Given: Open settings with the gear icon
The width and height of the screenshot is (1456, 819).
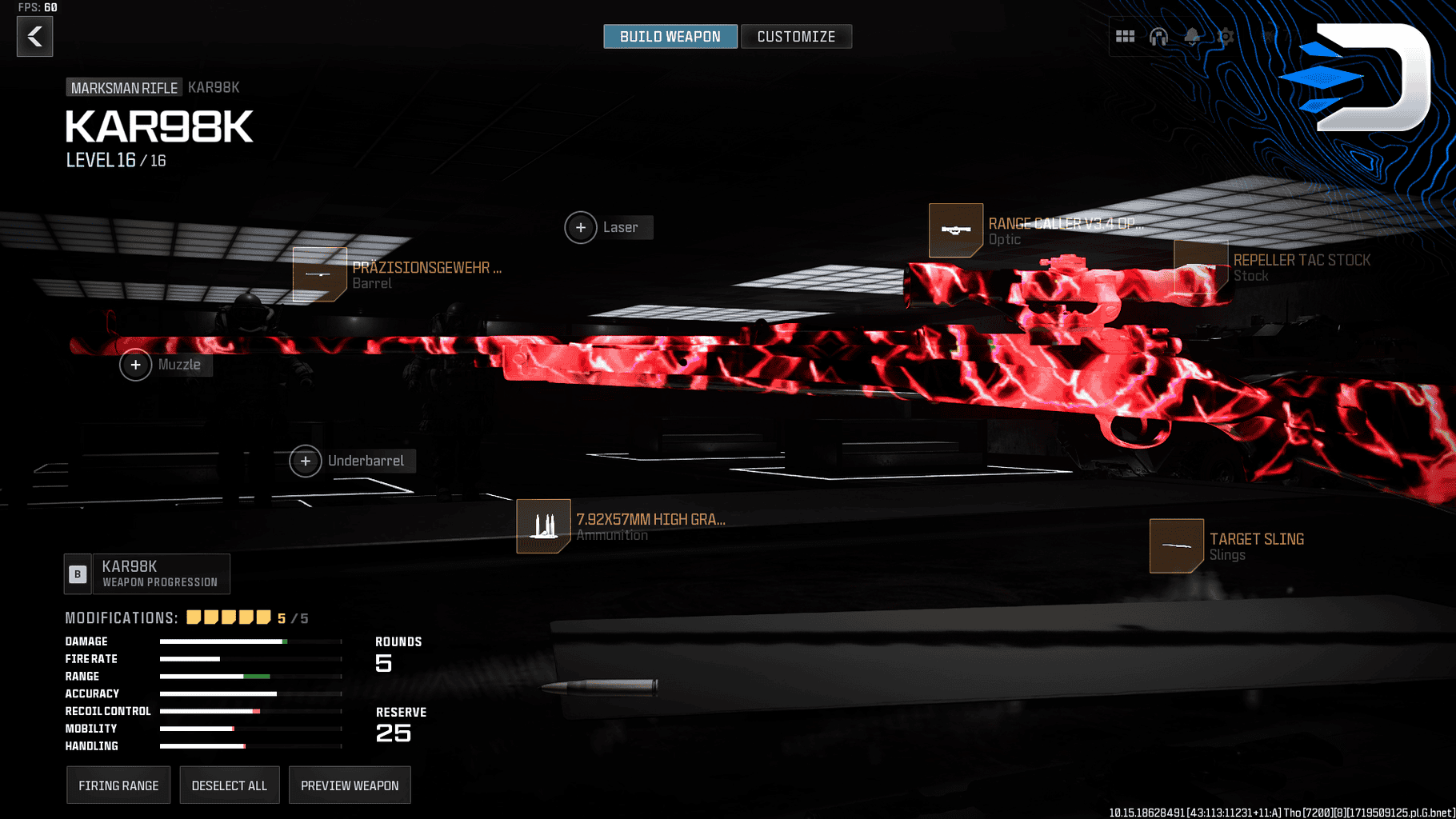Looking at the screenshot, I should pyautogui.click(x=1226, y=37).
